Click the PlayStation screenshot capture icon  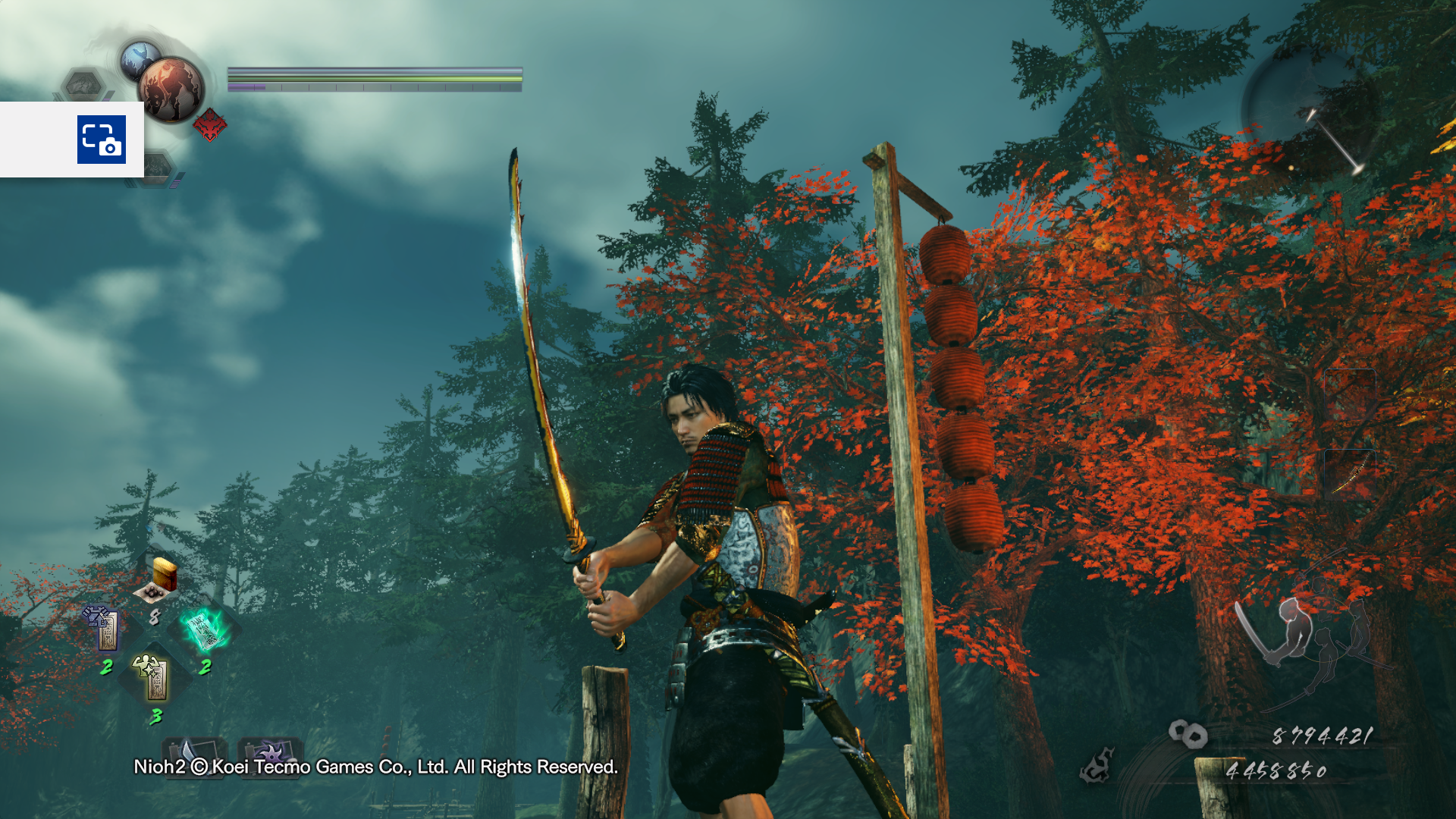101,140
